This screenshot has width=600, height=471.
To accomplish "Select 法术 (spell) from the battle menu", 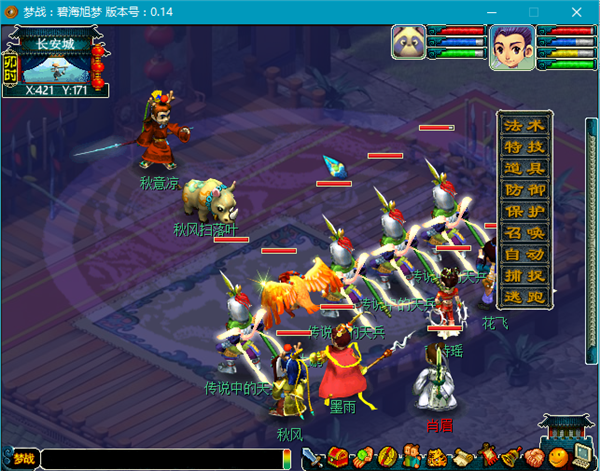I will (x=525, y=126).
